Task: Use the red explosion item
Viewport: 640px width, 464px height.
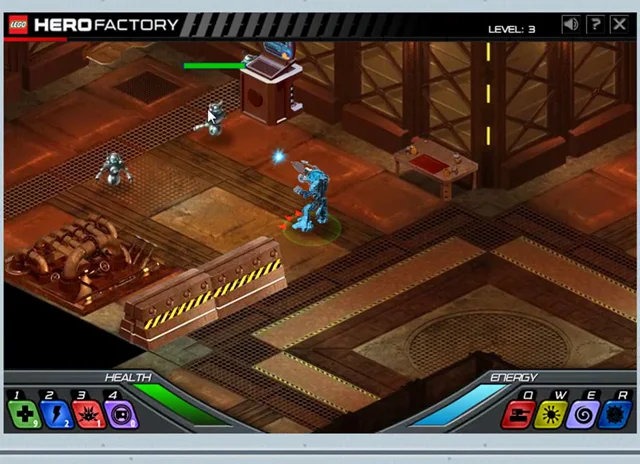Action: coord(87,413)
